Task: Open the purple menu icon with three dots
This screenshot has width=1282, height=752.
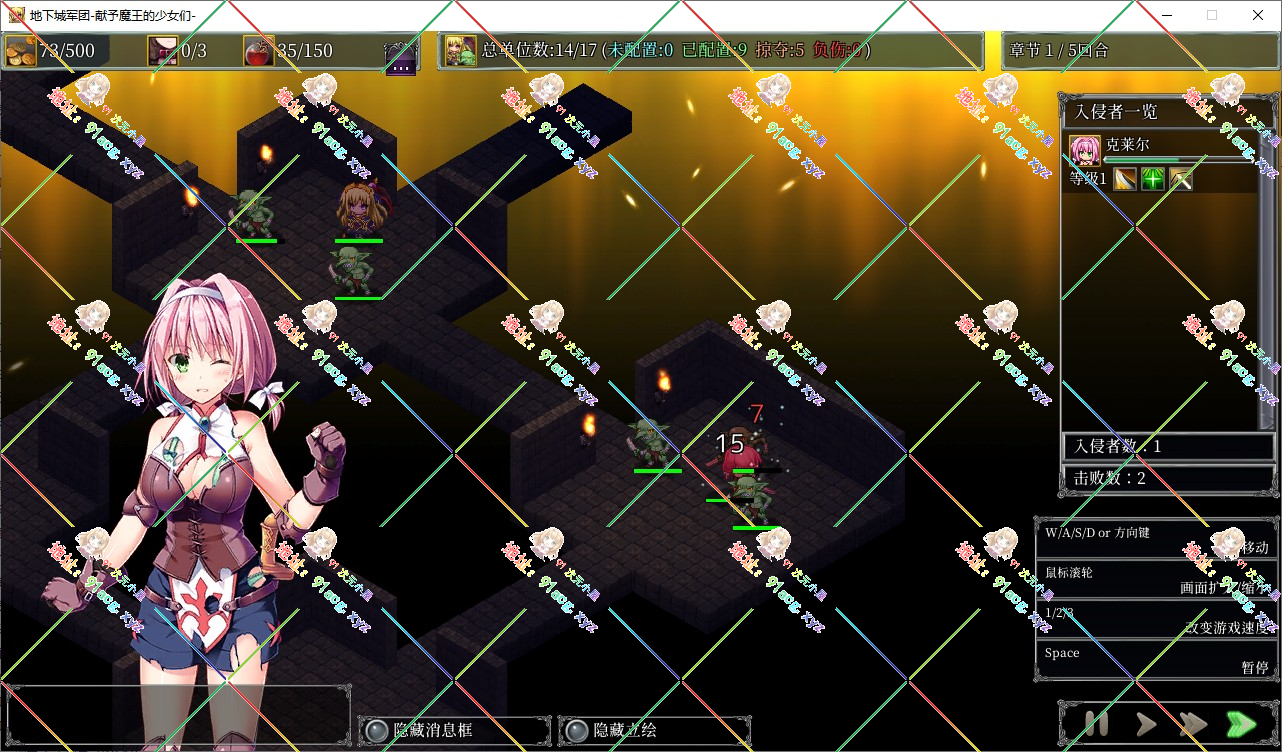Action: pyautogui.click(x=401, y=58)
